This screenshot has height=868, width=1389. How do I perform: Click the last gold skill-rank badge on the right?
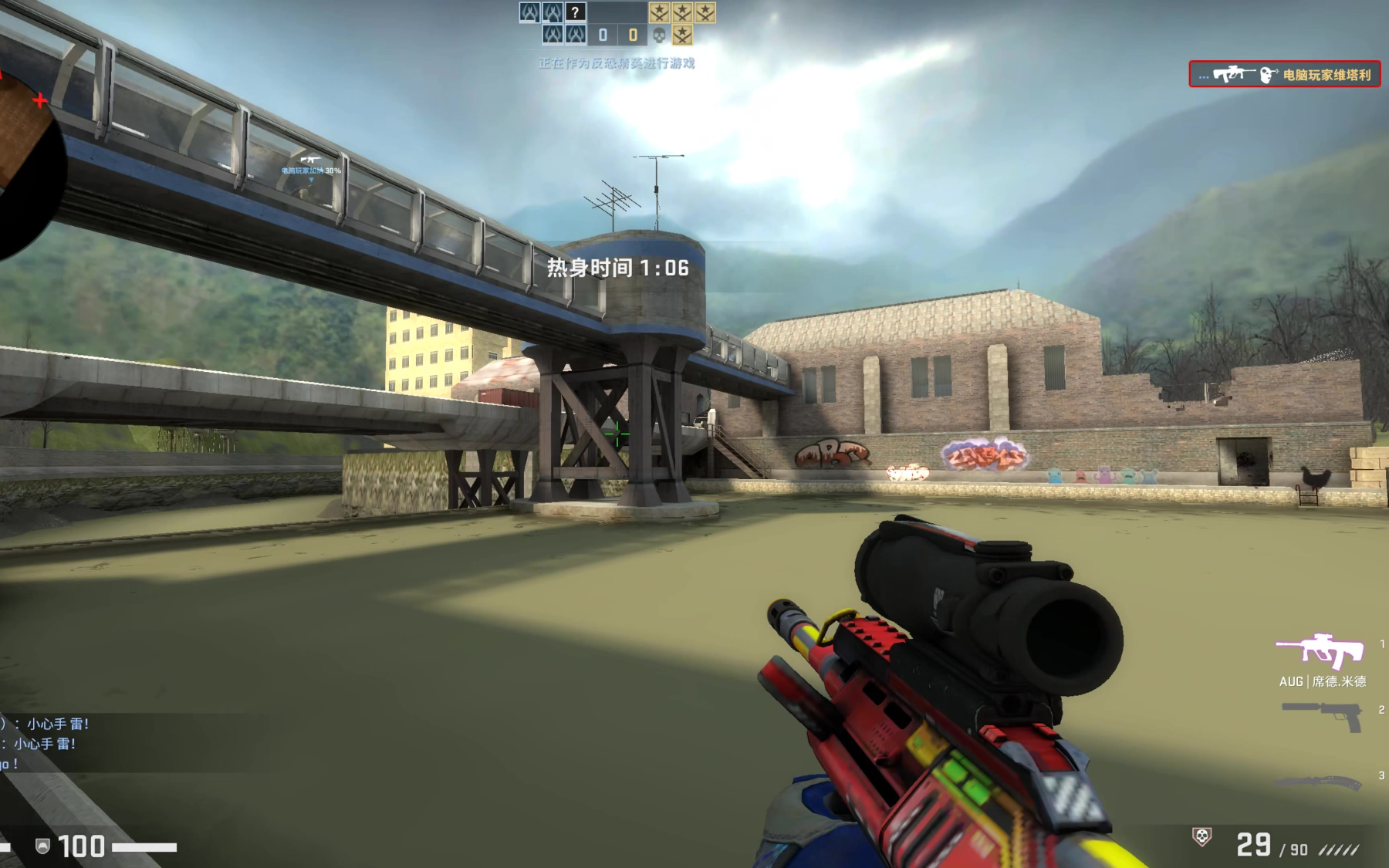tap(705, 12)
